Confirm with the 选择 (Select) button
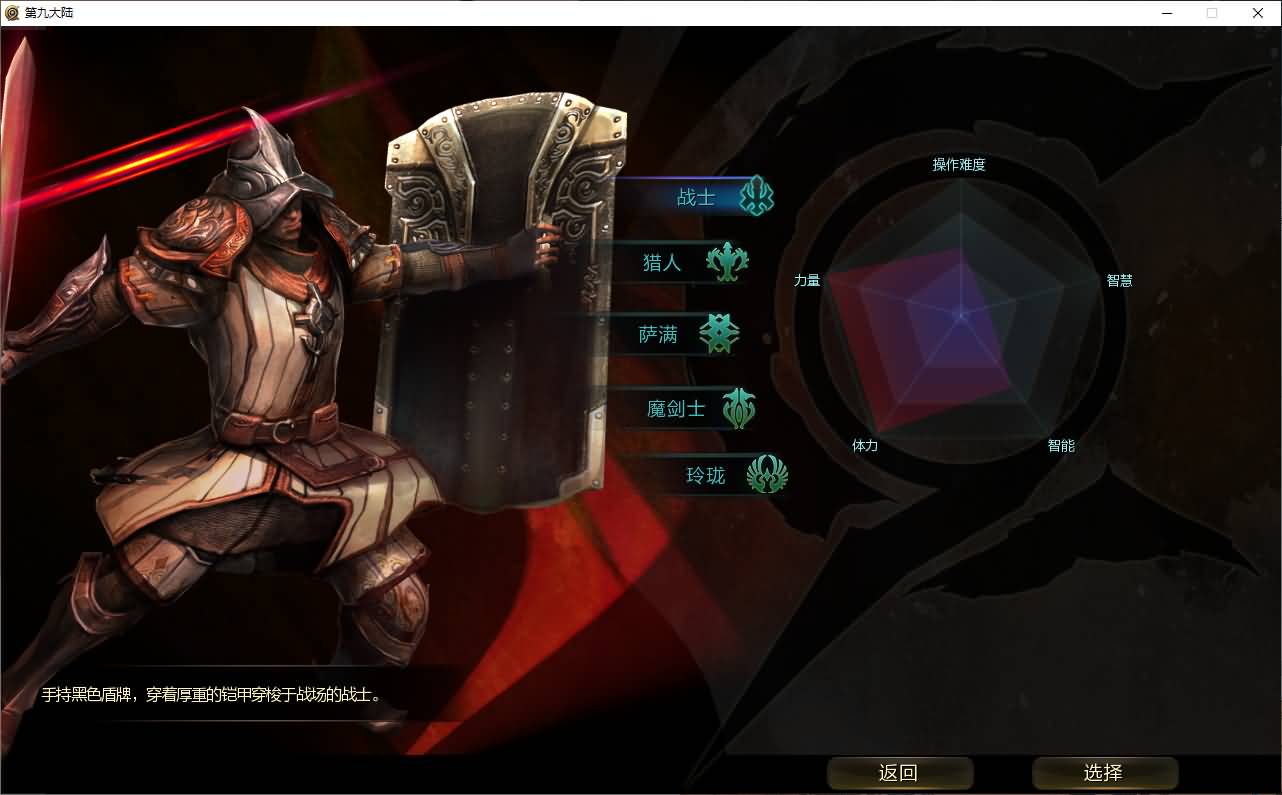1282x795 pixels. coord(1104,773)
